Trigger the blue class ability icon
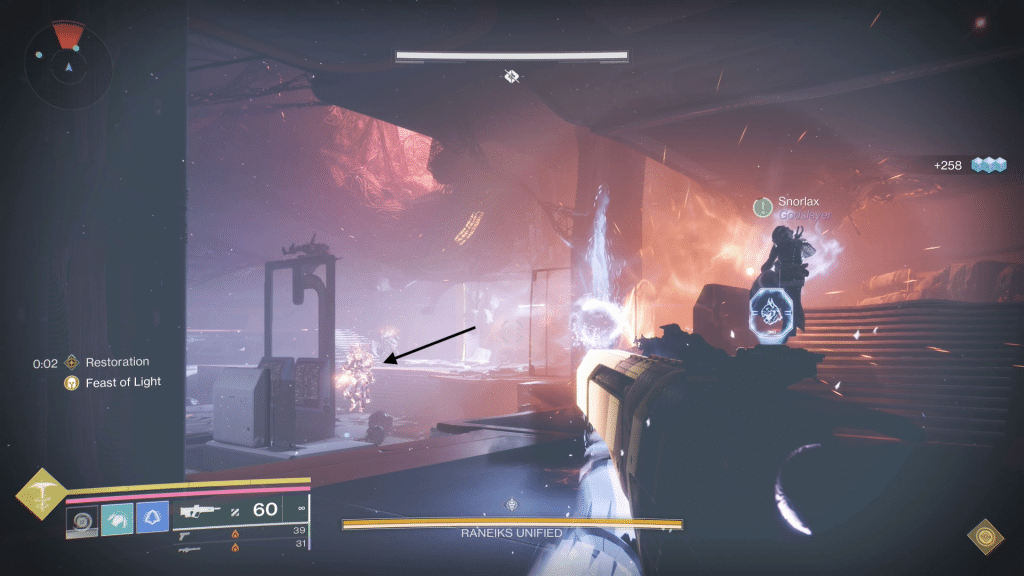Viewport: 1024px width, 576px height. 152,517
